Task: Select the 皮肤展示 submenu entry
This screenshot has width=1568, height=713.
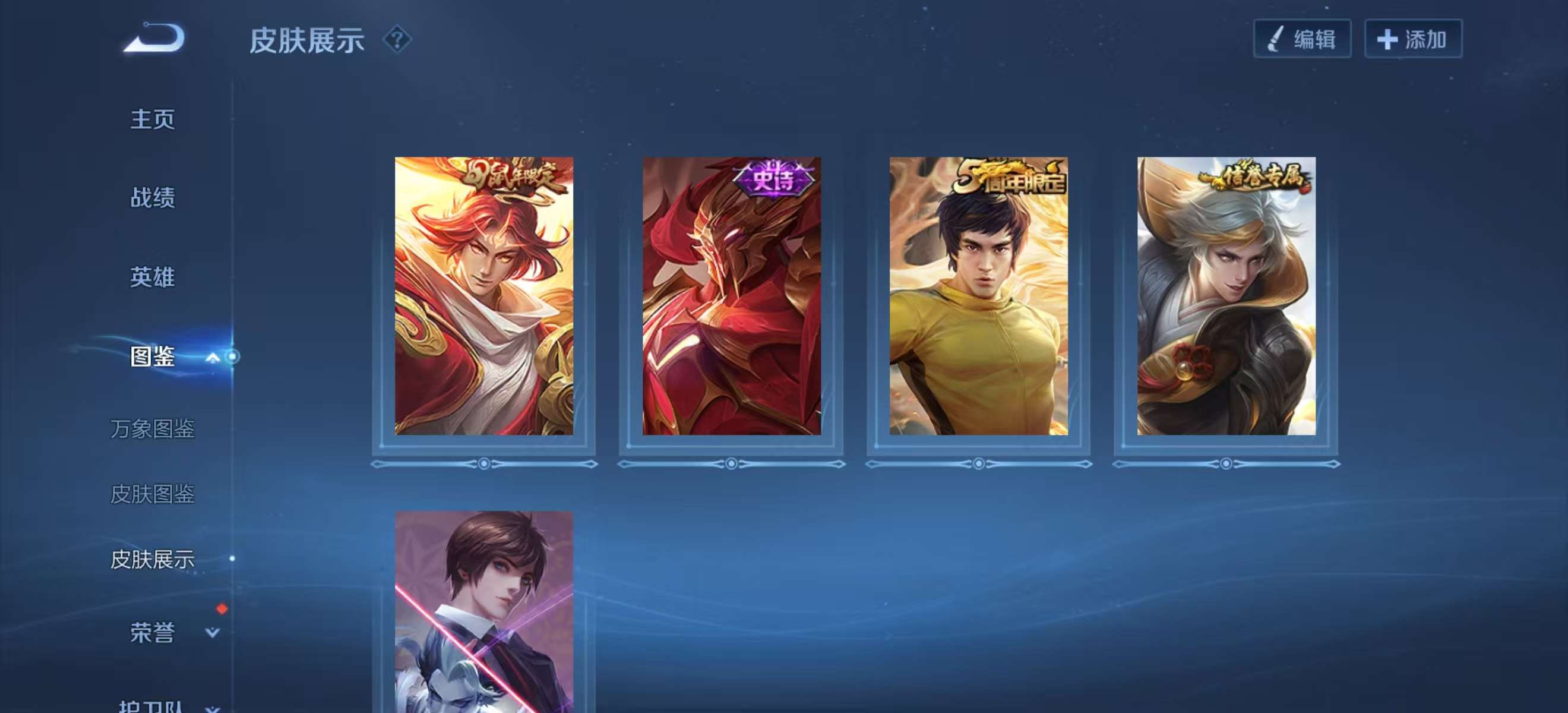Action: click(x=152, y=560)
